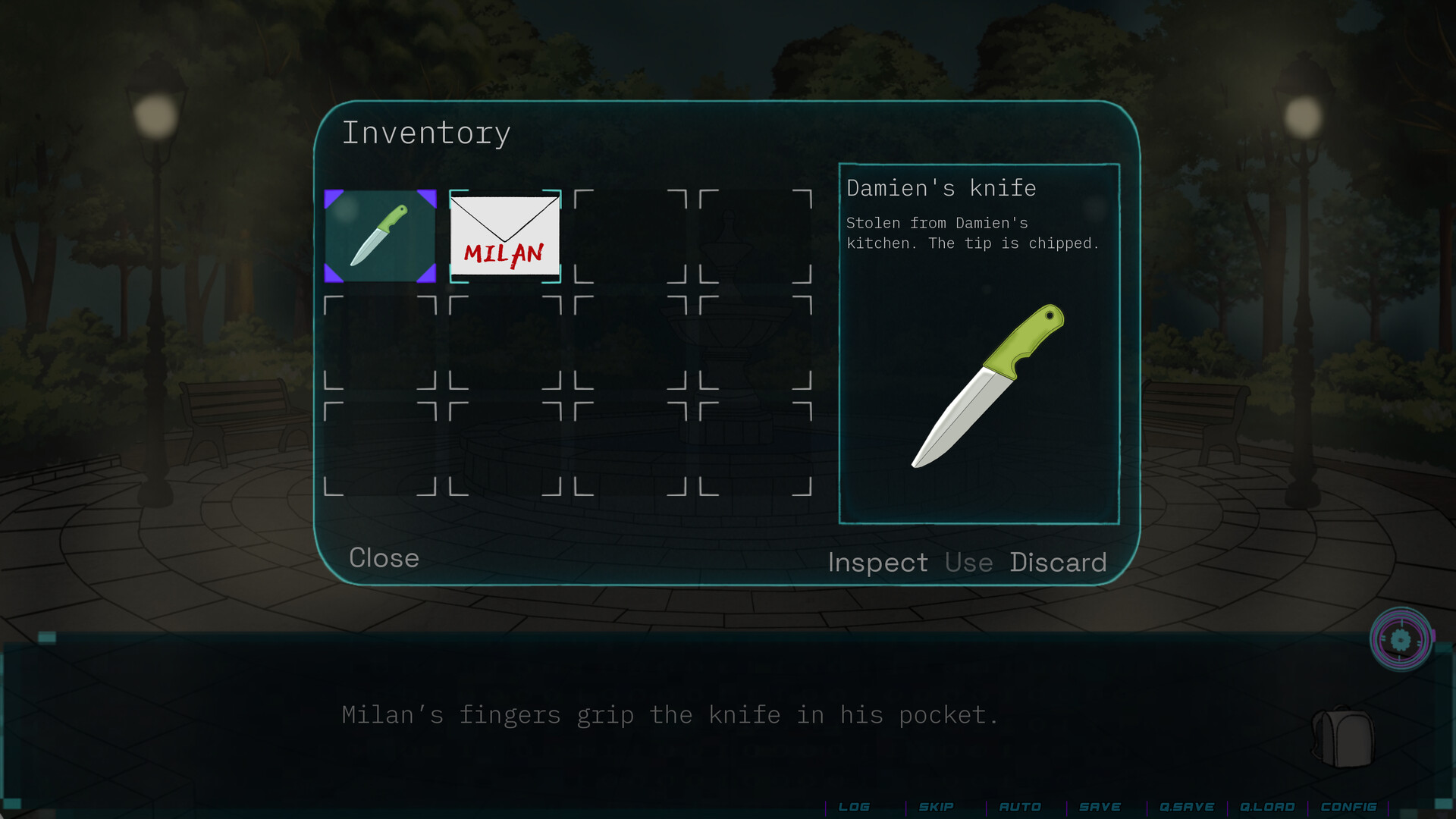1456x819 pixels.
Task: Open the MILAN envelope item
Action: coord(505,236)
